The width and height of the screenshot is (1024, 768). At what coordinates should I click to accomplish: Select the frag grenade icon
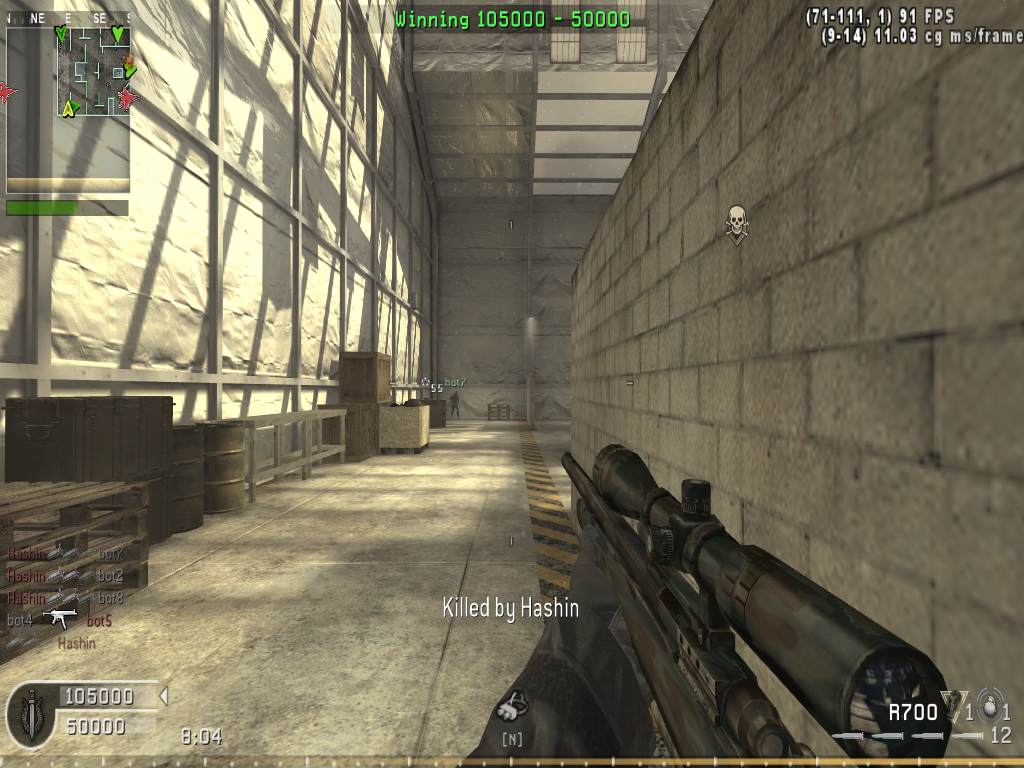point(990,706)
